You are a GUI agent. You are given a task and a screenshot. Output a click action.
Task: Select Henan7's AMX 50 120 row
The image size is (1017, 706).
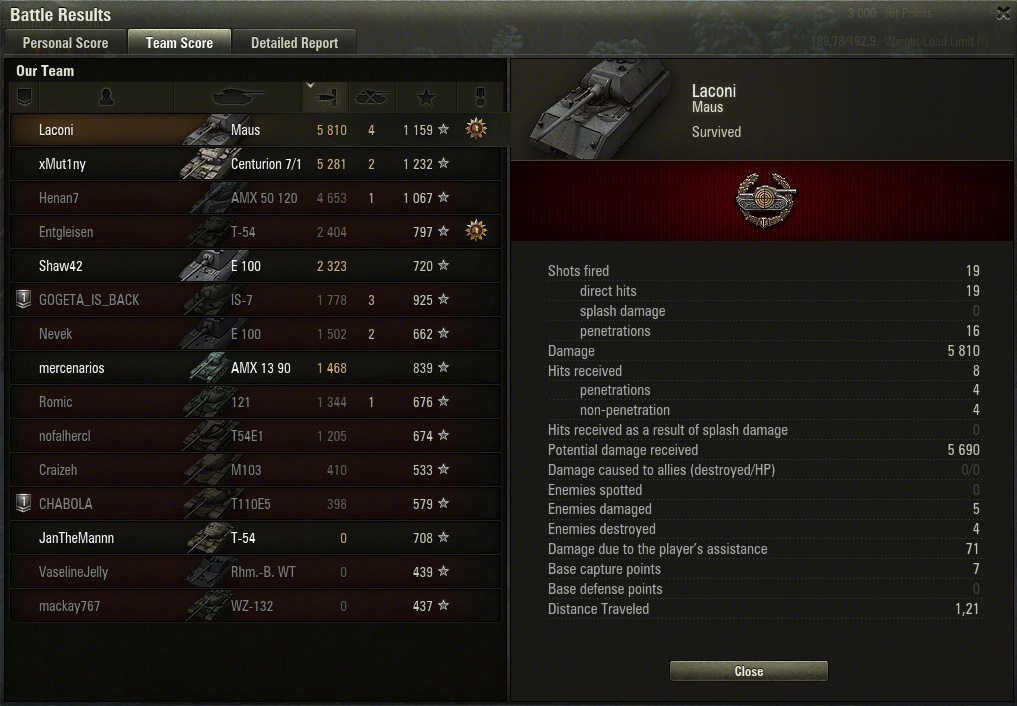click(x=255, y=198)
